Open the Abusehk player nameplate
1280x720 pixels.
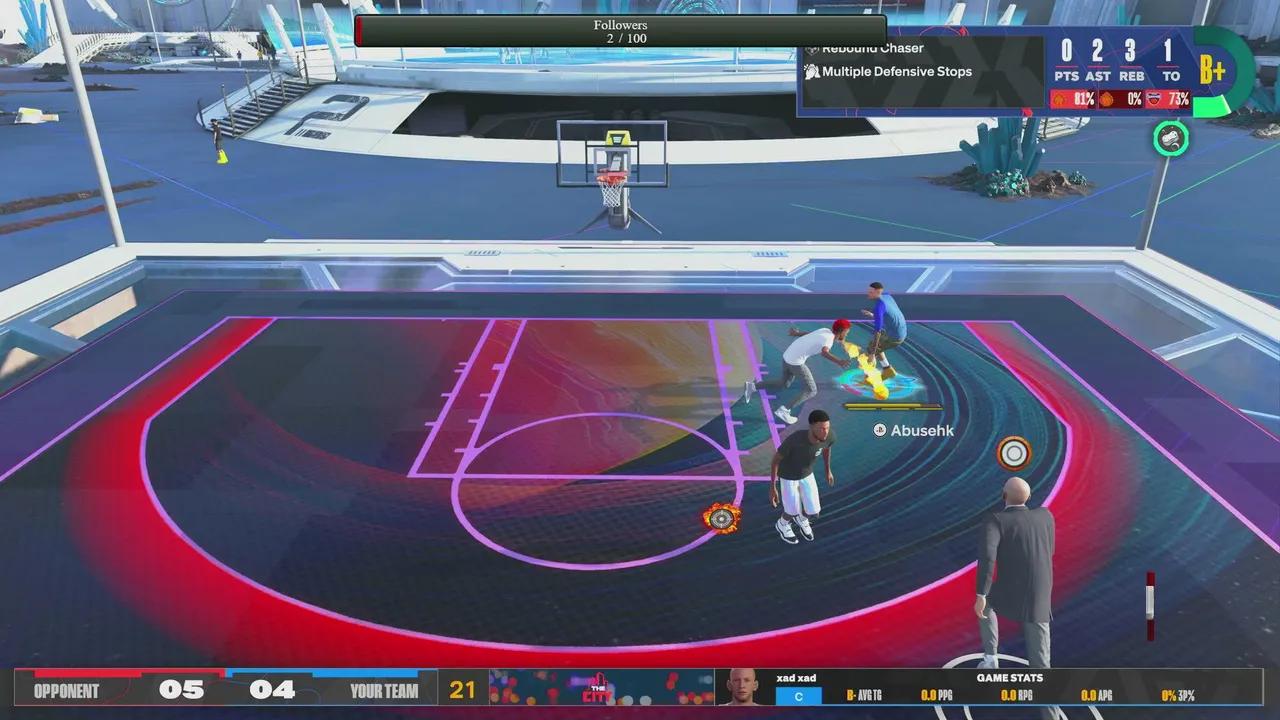913,430
